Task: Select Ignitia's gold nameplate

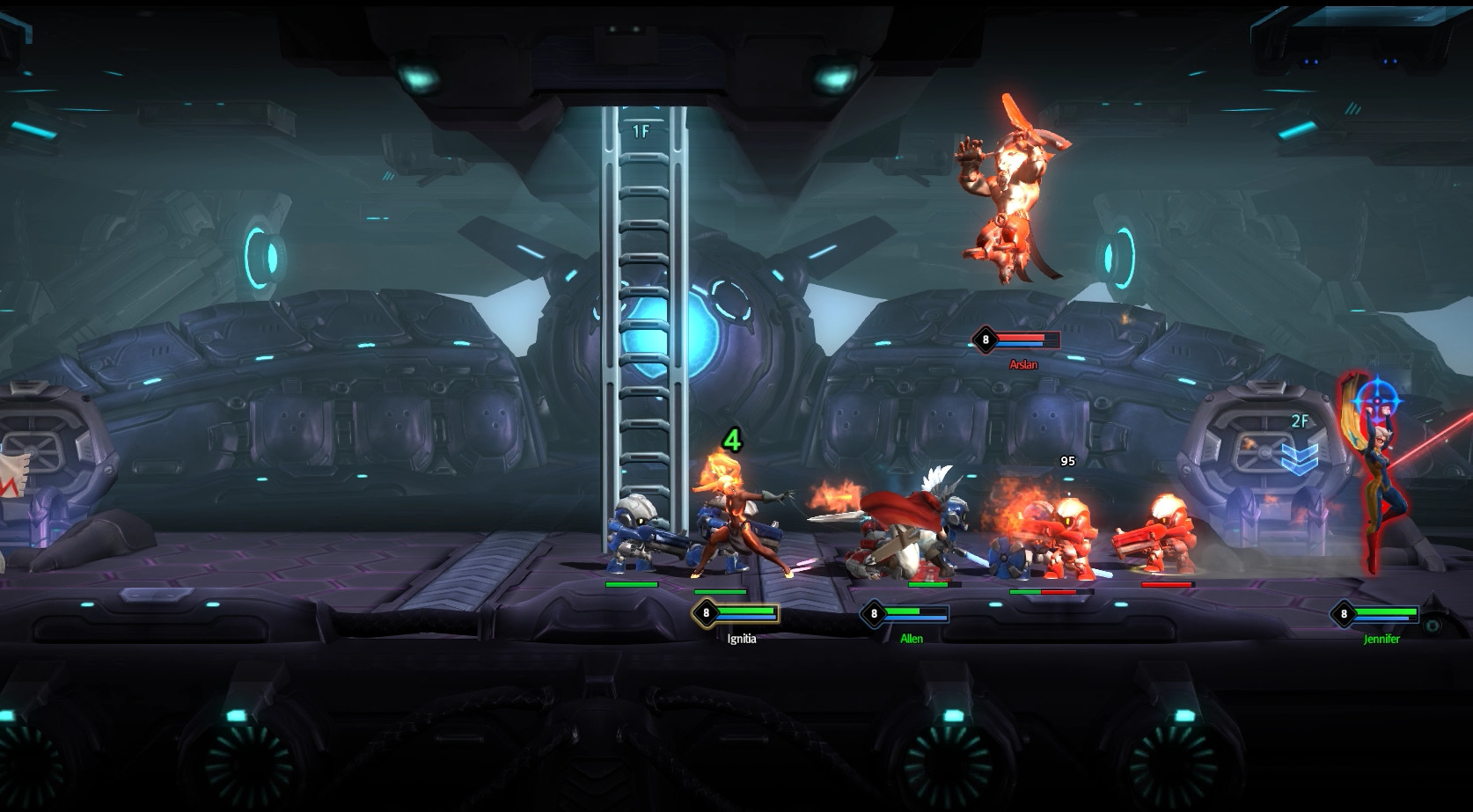Action: (742, 638)
